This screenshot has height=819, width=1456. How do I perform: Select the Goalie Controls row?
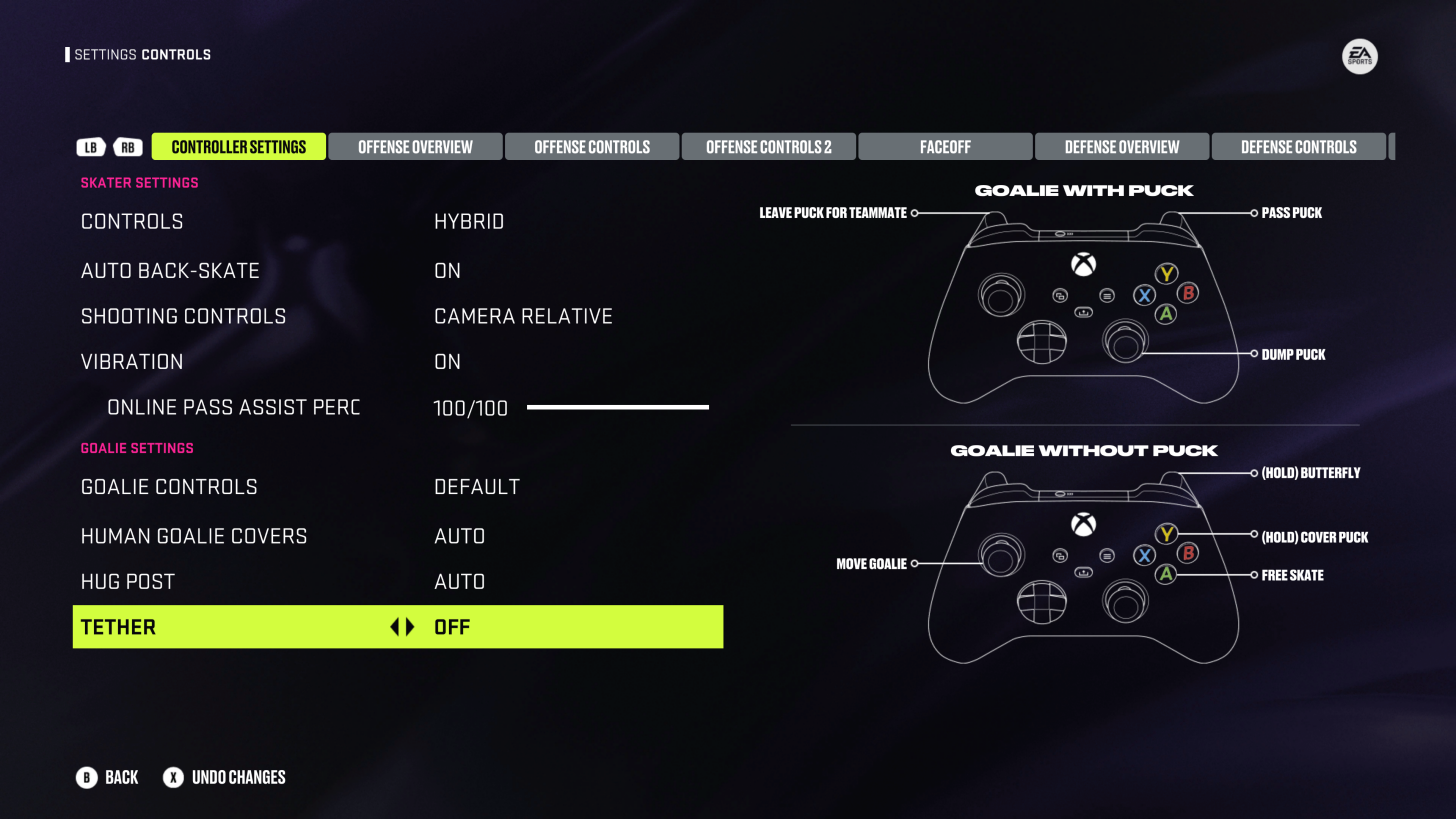click(397, 487)
